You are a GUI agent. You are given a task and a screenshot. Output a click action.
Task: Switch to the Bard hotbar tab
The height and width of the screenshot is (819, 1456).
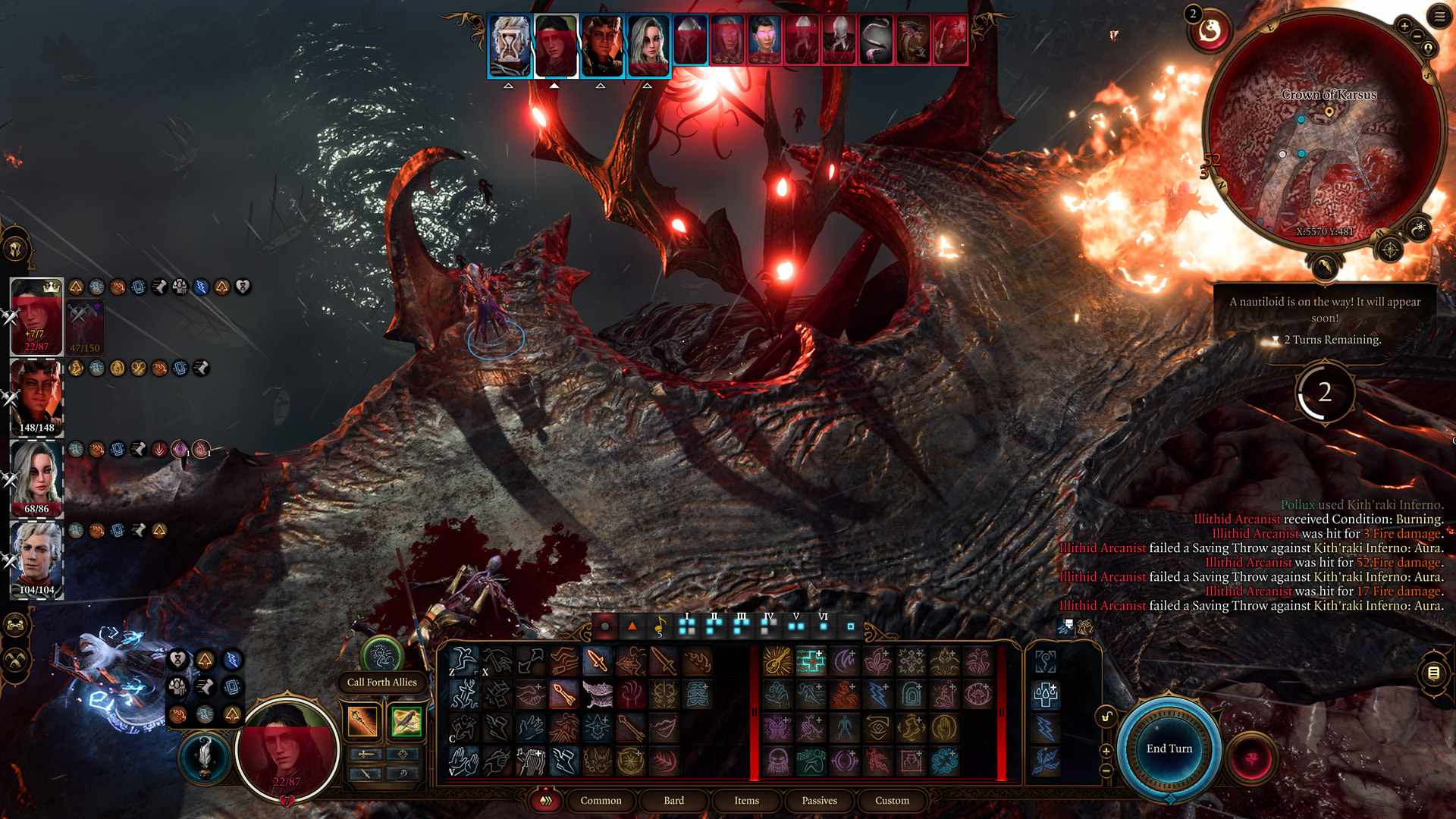tap(673, 801)
